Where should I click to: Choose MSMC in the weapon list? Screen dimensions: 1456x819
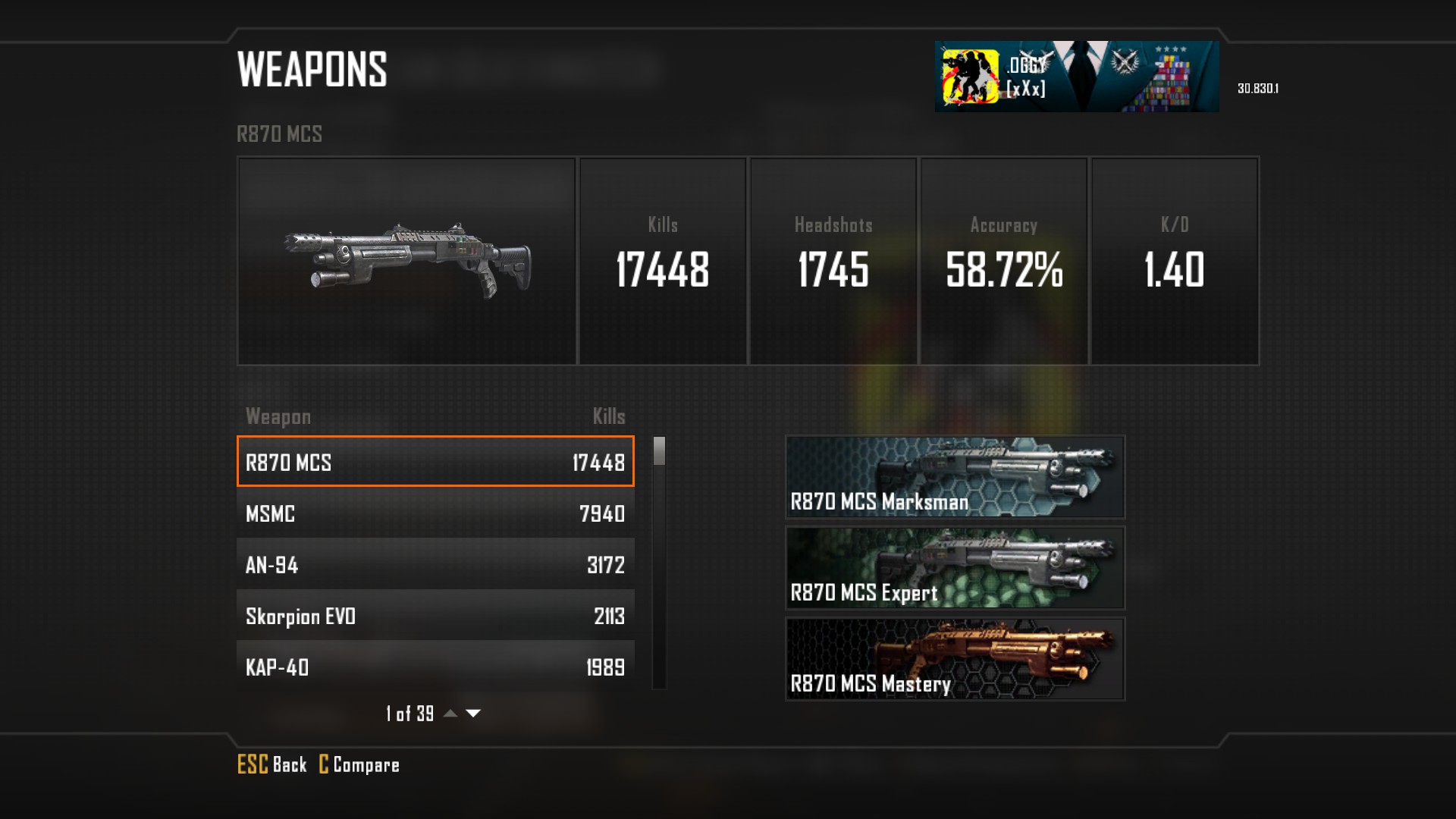click(435, 513)
